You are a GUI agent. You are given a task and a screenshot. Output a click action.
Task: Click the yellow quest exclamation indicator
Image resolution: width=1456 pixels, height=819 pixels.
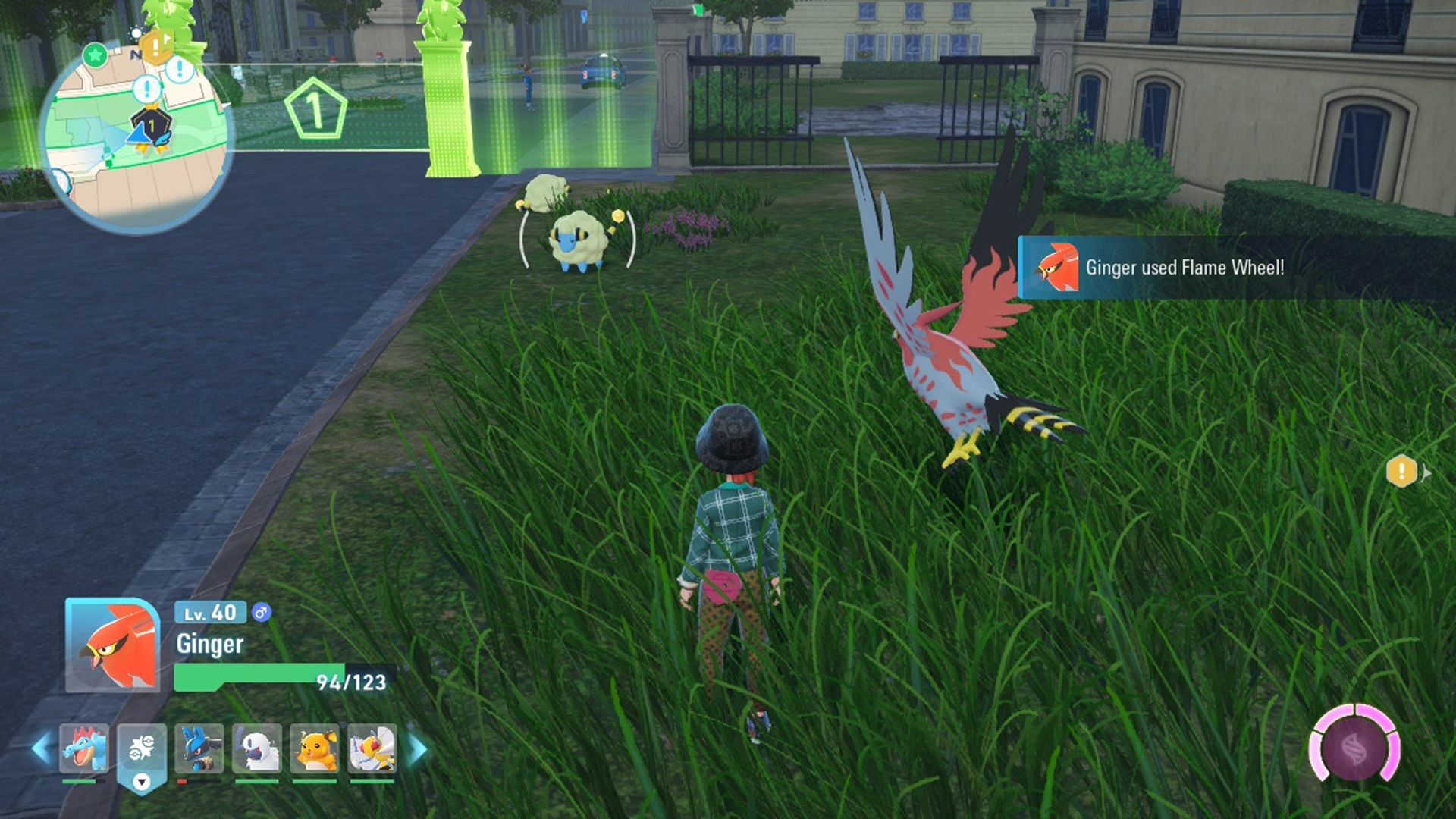1401,471
